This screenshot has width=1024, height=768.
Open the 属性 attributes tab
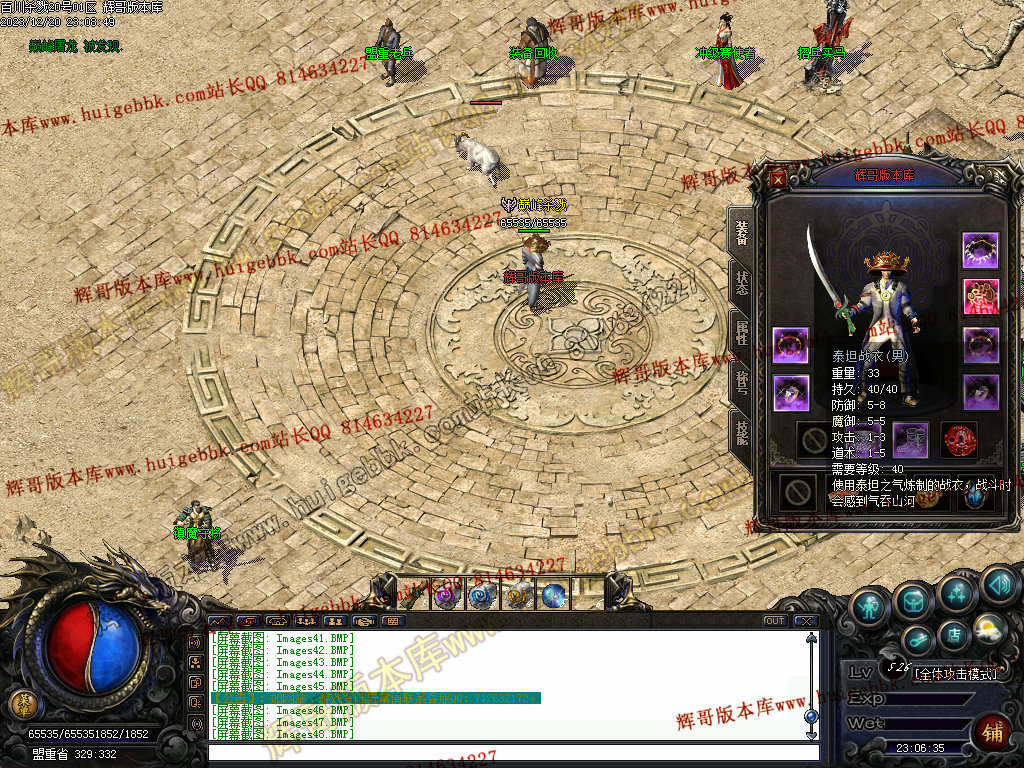point(742,333)
